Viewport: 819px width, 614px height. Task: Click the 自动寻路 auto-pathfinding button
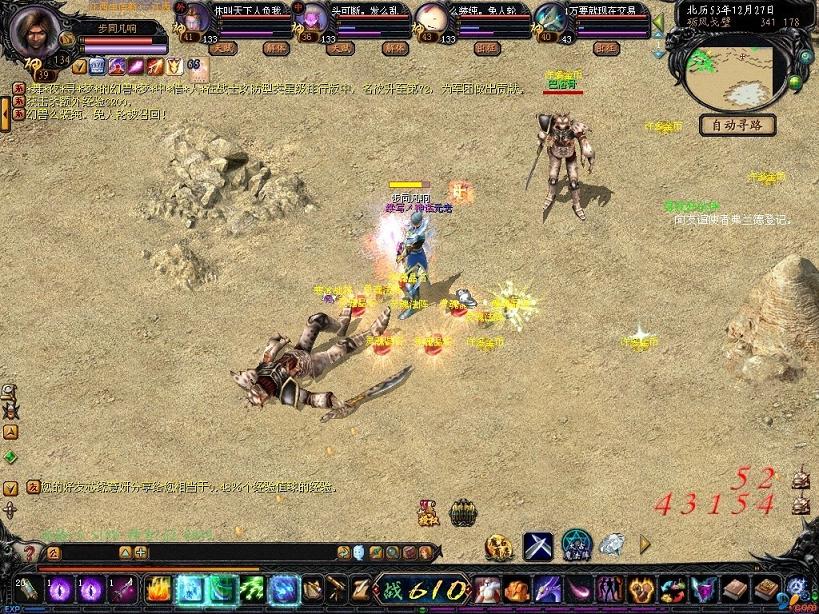(738, 125)
